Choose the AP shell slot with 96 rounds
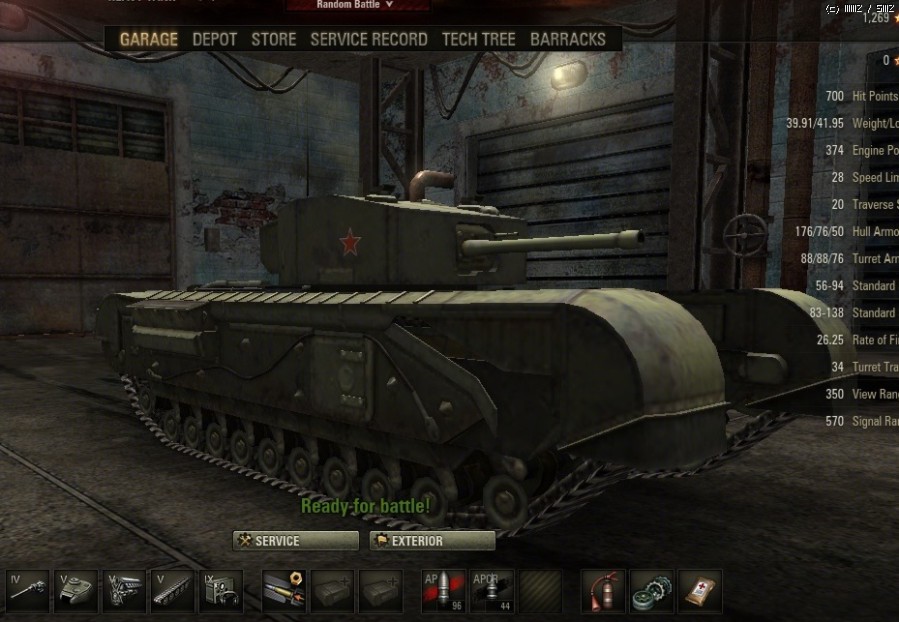 pyautogui.click(x=443, y=591)
